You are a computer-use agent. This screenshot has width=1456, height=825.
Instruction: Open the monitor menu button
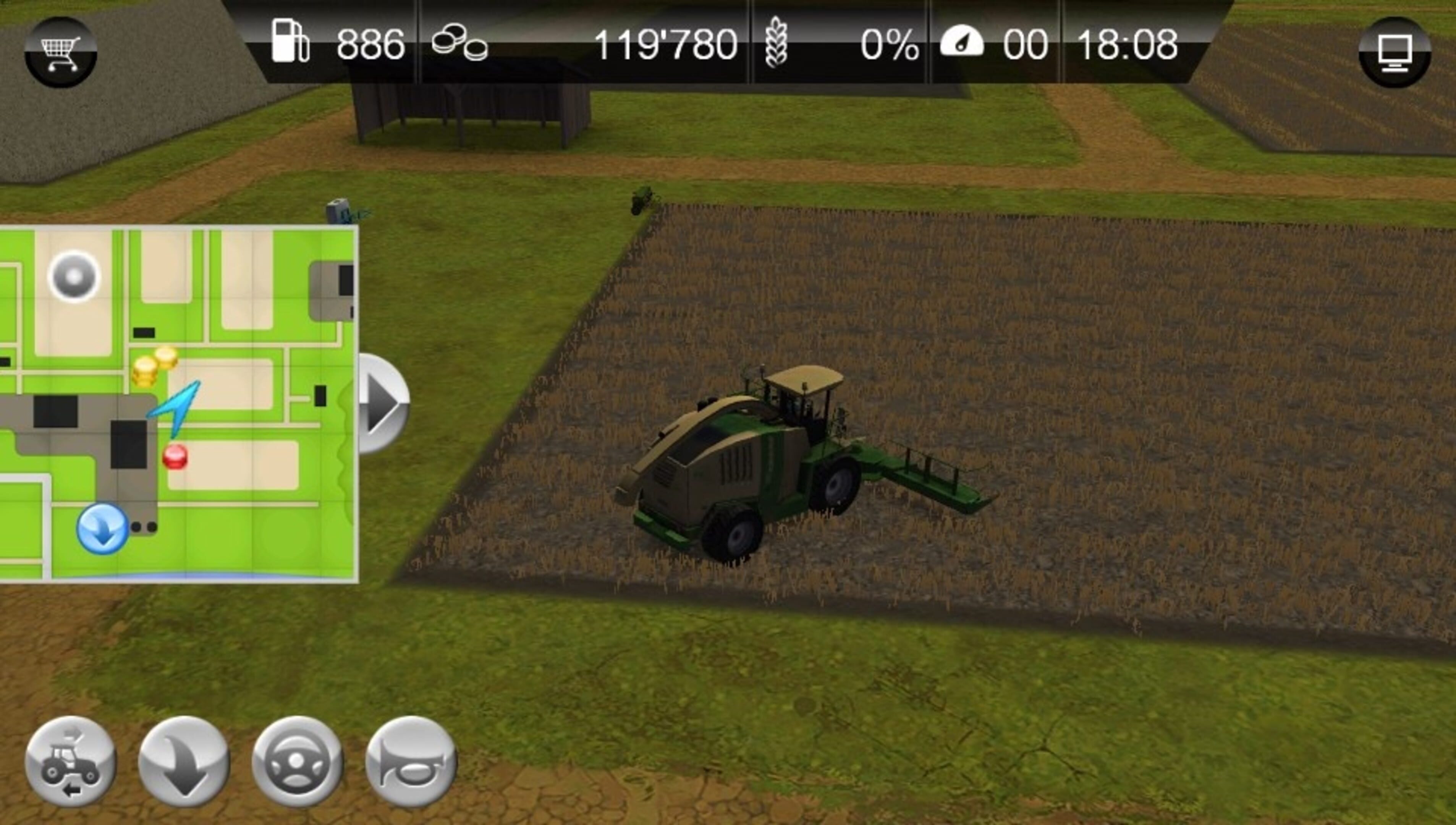[1394, 52]
